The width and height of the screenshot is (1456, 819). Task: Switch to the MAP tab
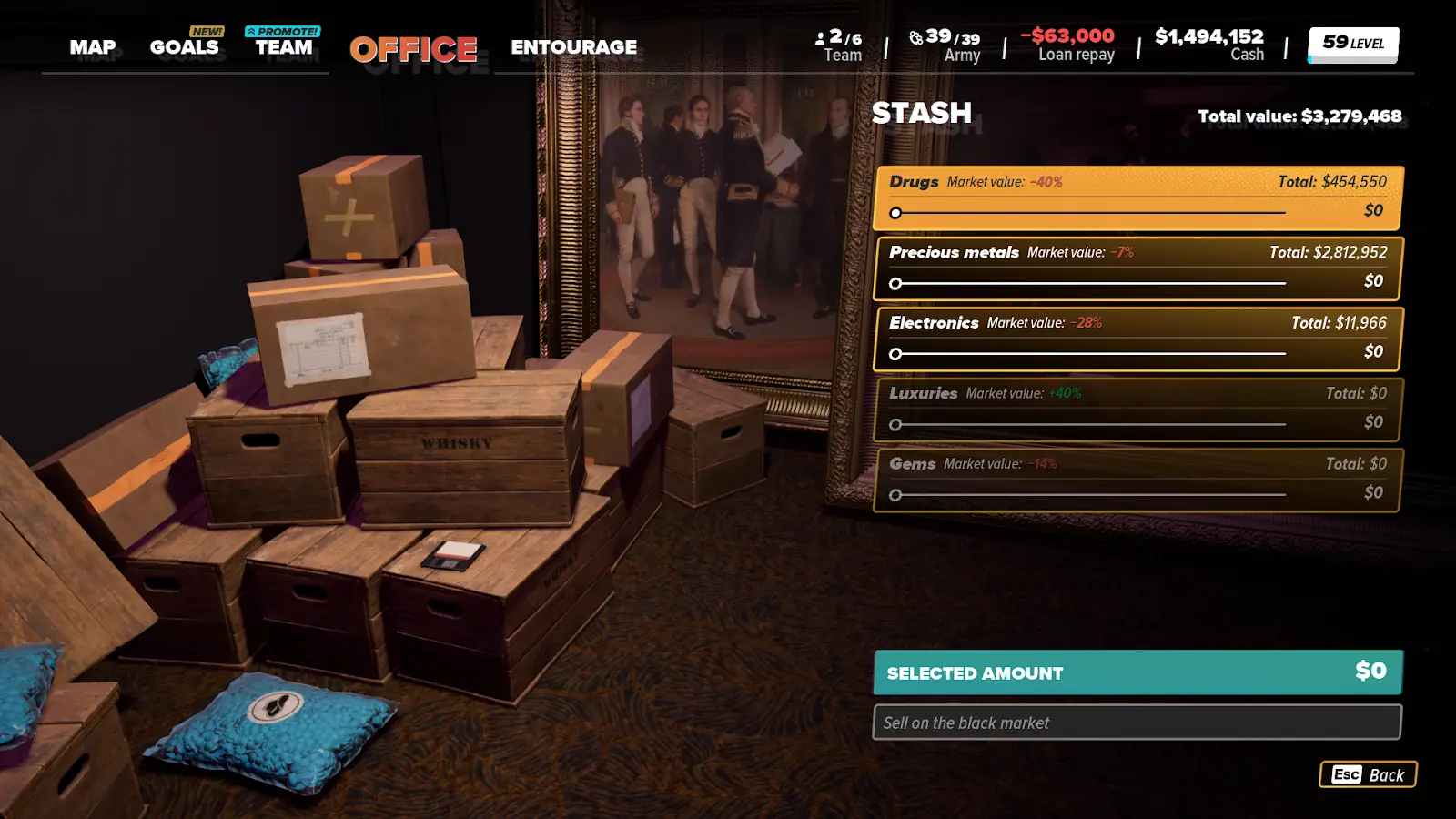(93, 47)
